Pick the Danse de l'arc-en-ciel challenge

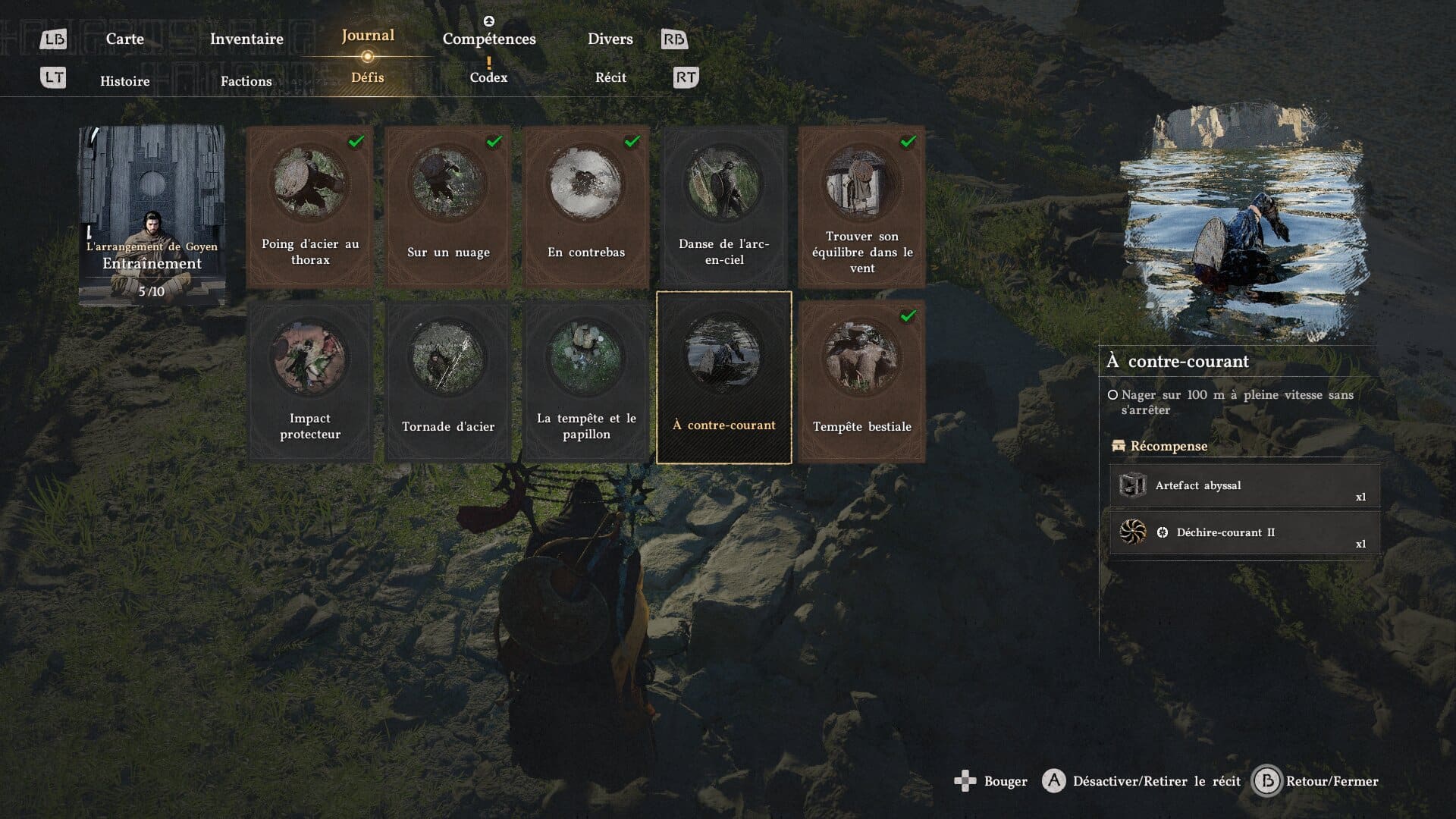[723, 206]
